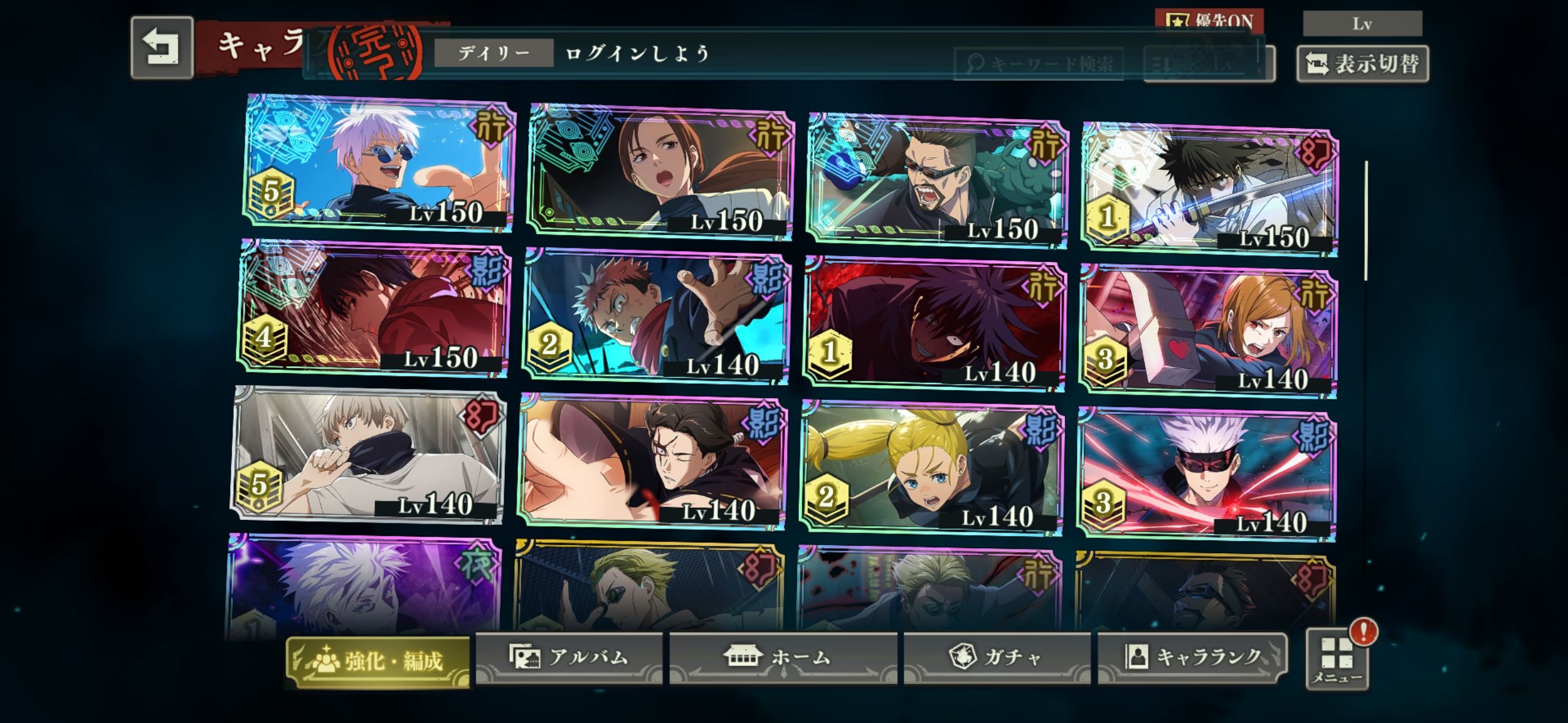Pick the blonde ponytail girl card Lv140
The width and height of the screenshot is (1568, 723).
point(931,467)
